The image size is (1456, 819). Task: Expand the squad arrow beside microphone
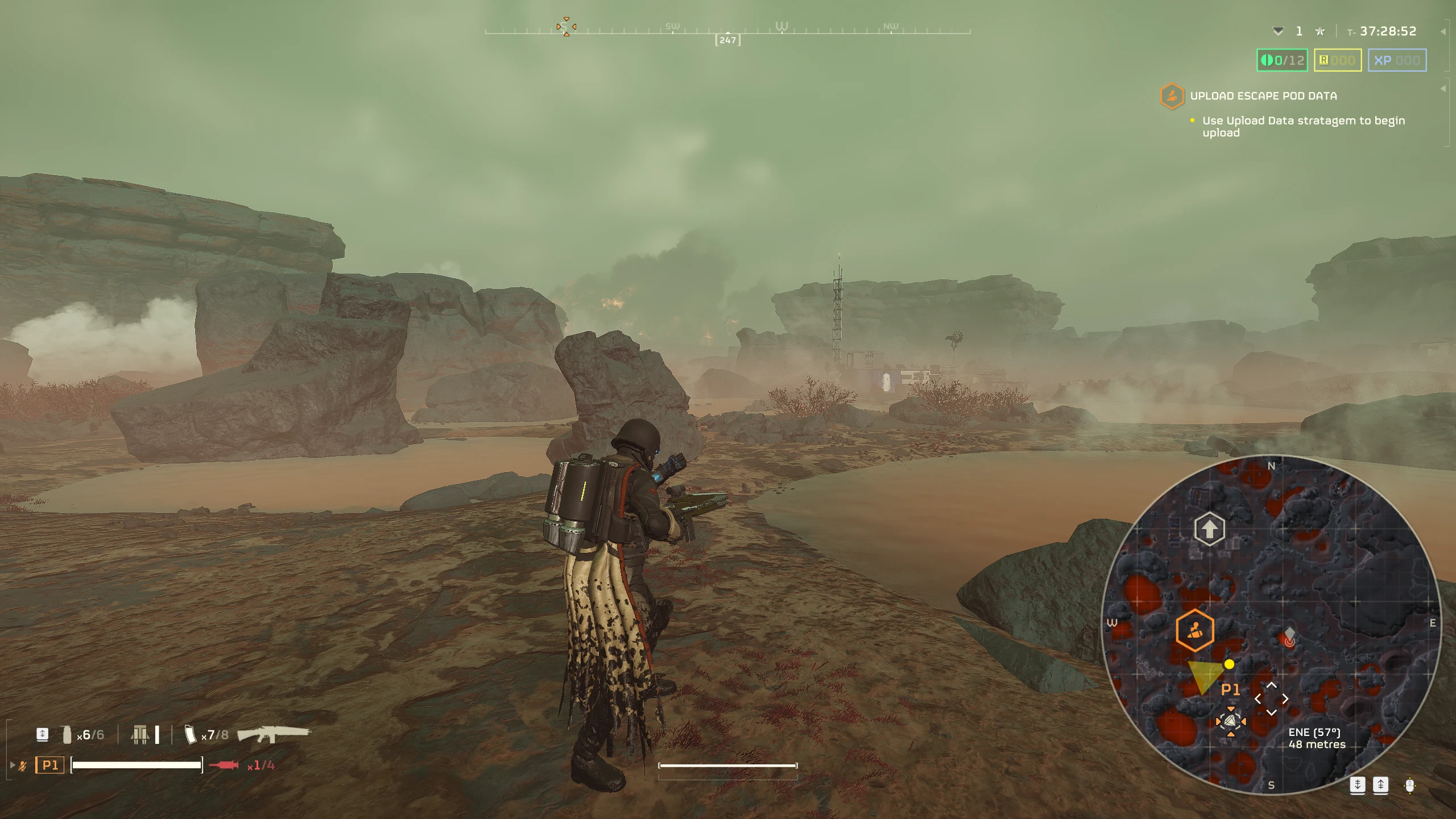[x=13, y=765]
